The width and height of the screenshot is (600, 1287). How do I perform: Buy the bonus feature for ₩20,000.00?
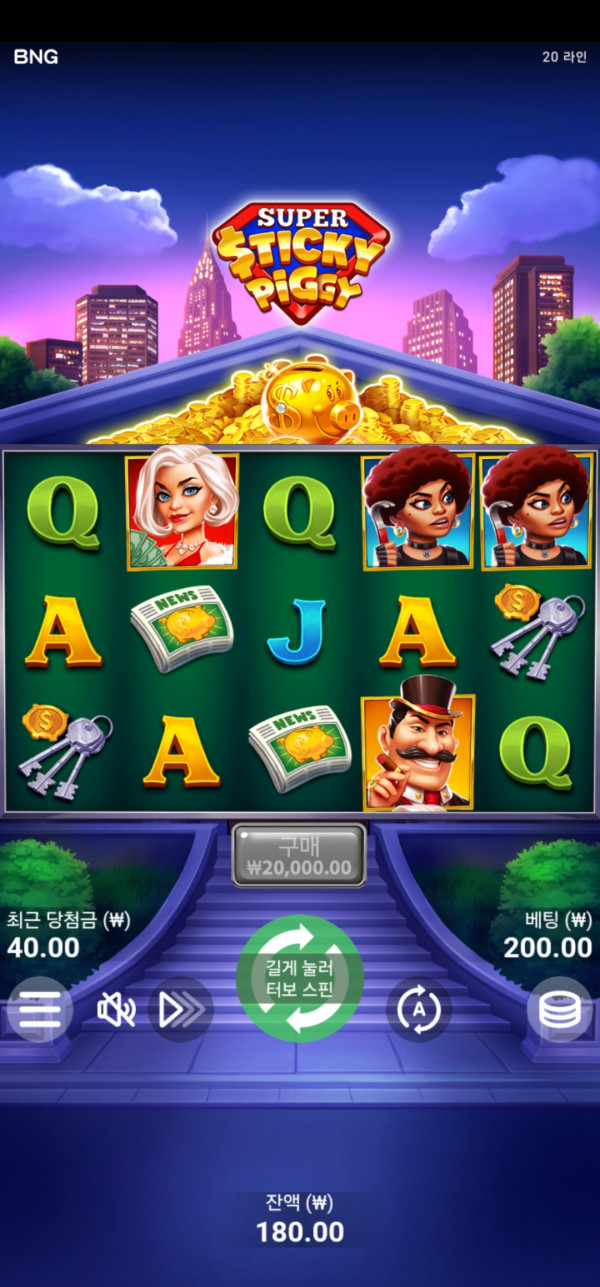pyautogui.click(x=299, y=856)
